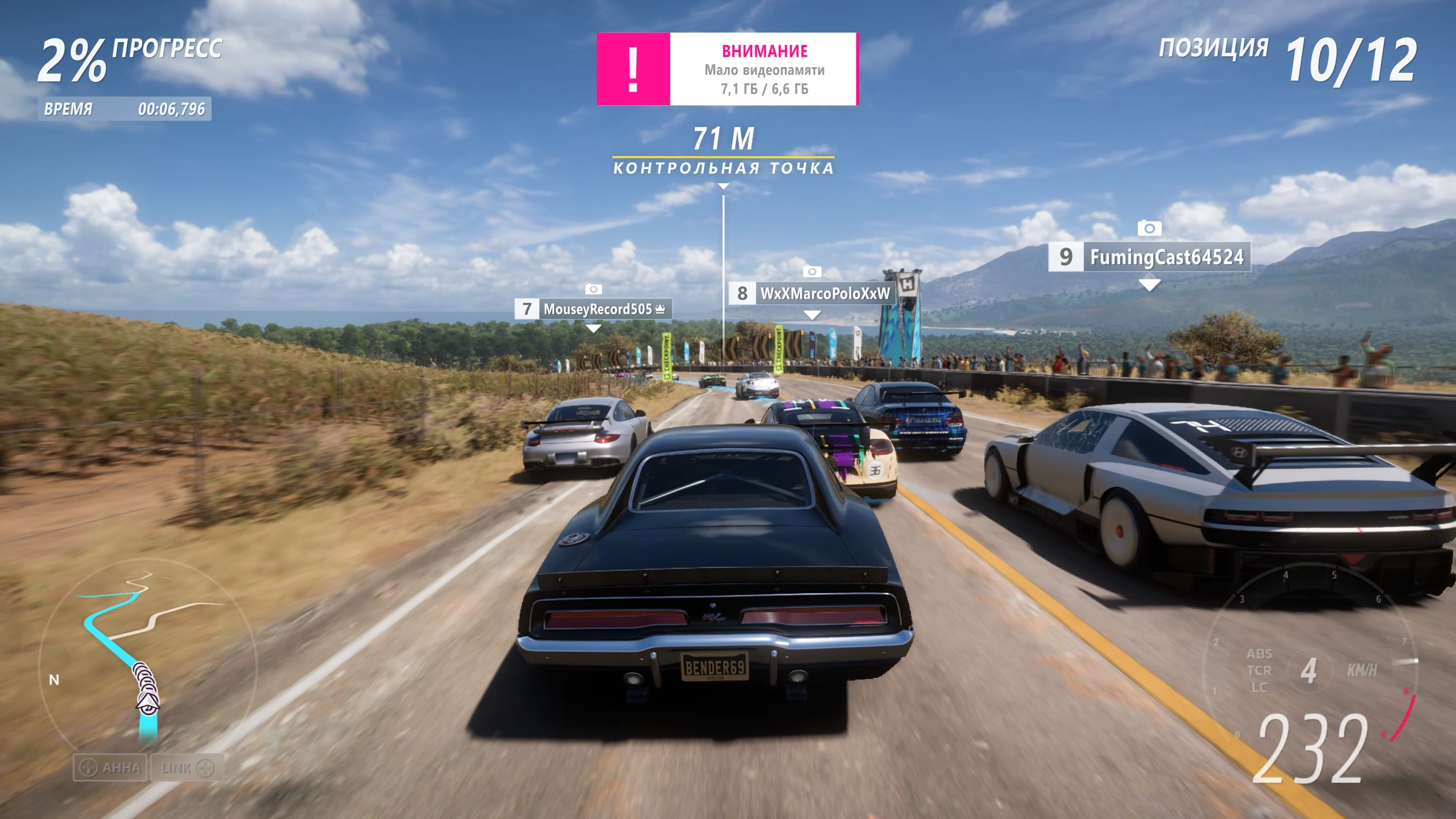The image size is (1456, 819).
Task: Select the MouseyRecord505 player nametag
Action: pos(594,309)
